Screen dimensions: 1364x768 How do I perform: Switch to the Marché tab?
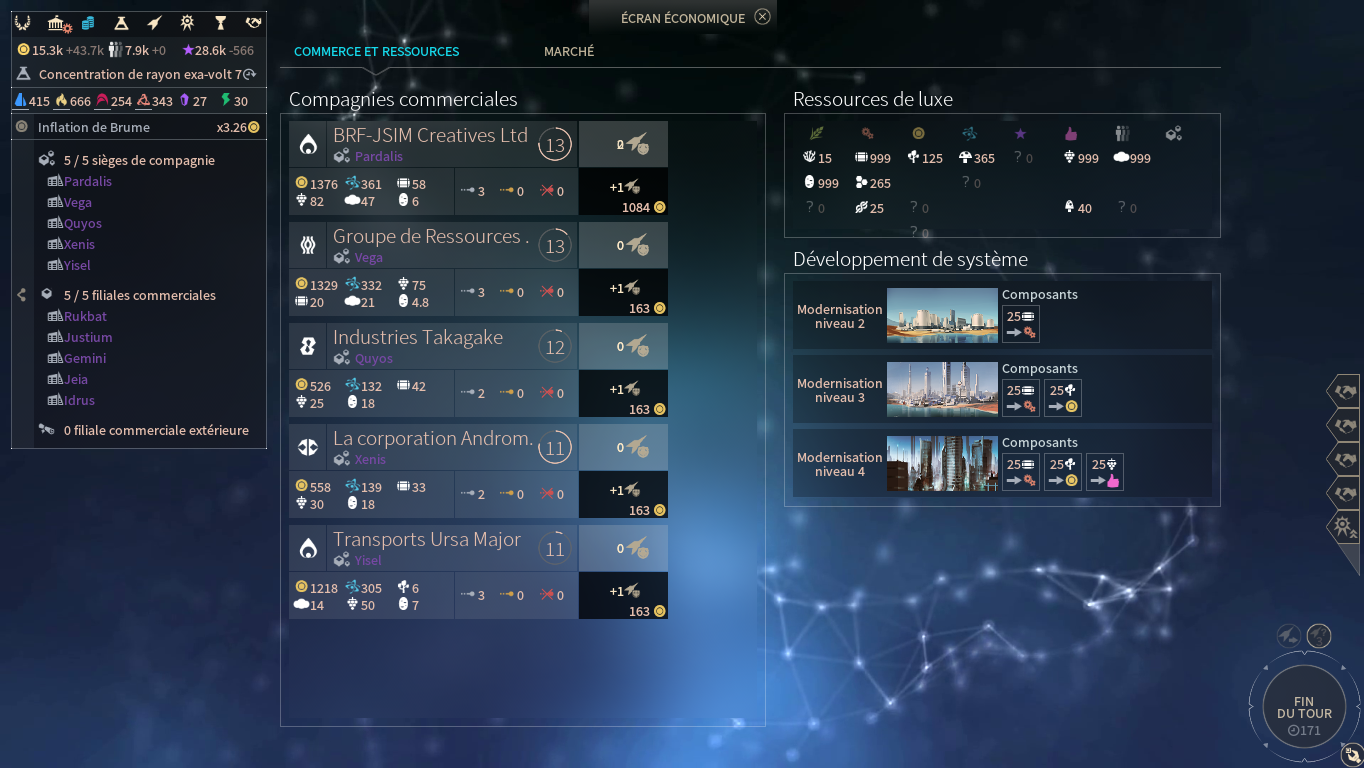pos(568,51)
